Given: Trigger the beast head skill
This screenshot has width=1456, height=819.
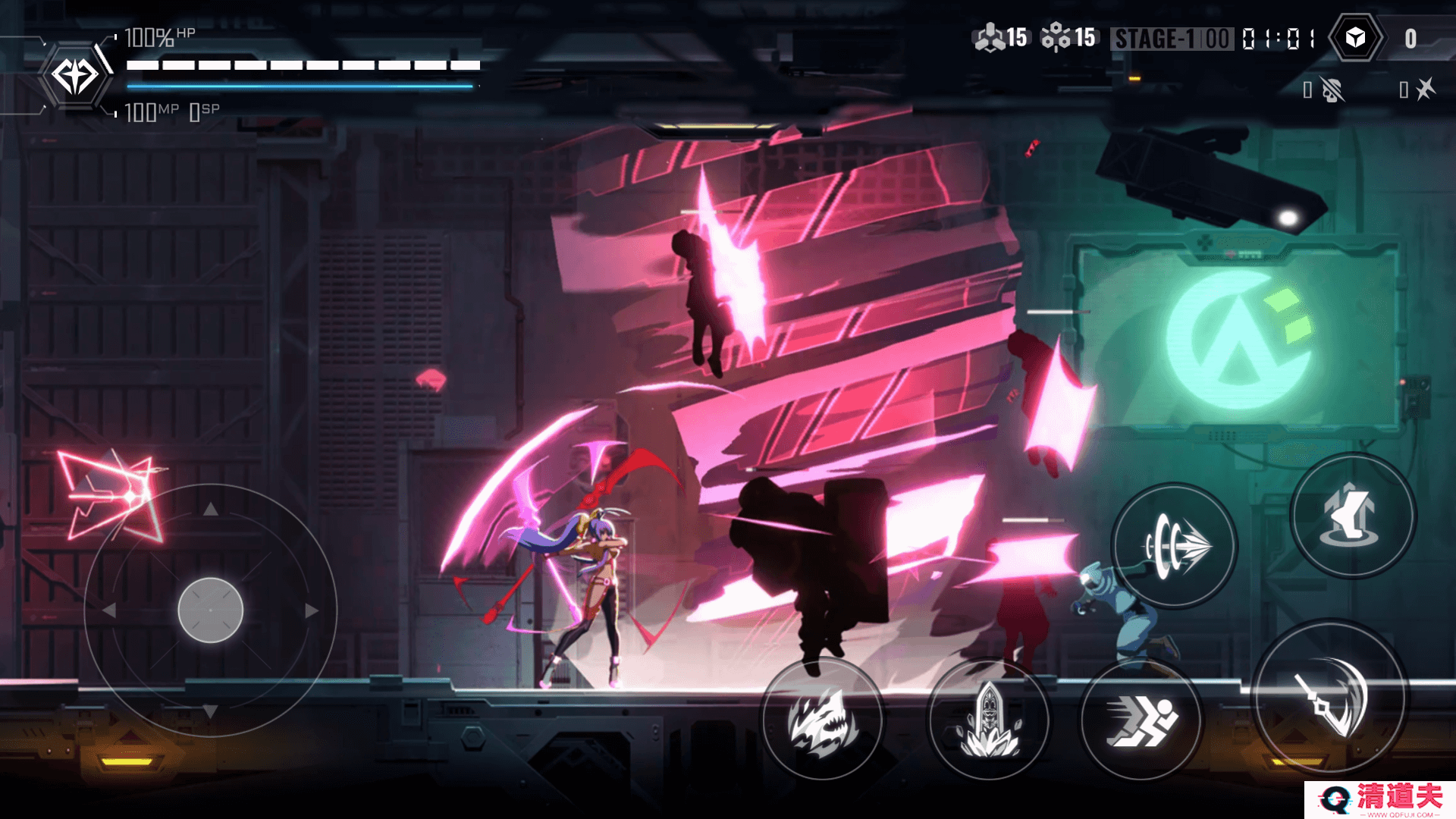Looking at the screenshot, I should click(822, 720).
